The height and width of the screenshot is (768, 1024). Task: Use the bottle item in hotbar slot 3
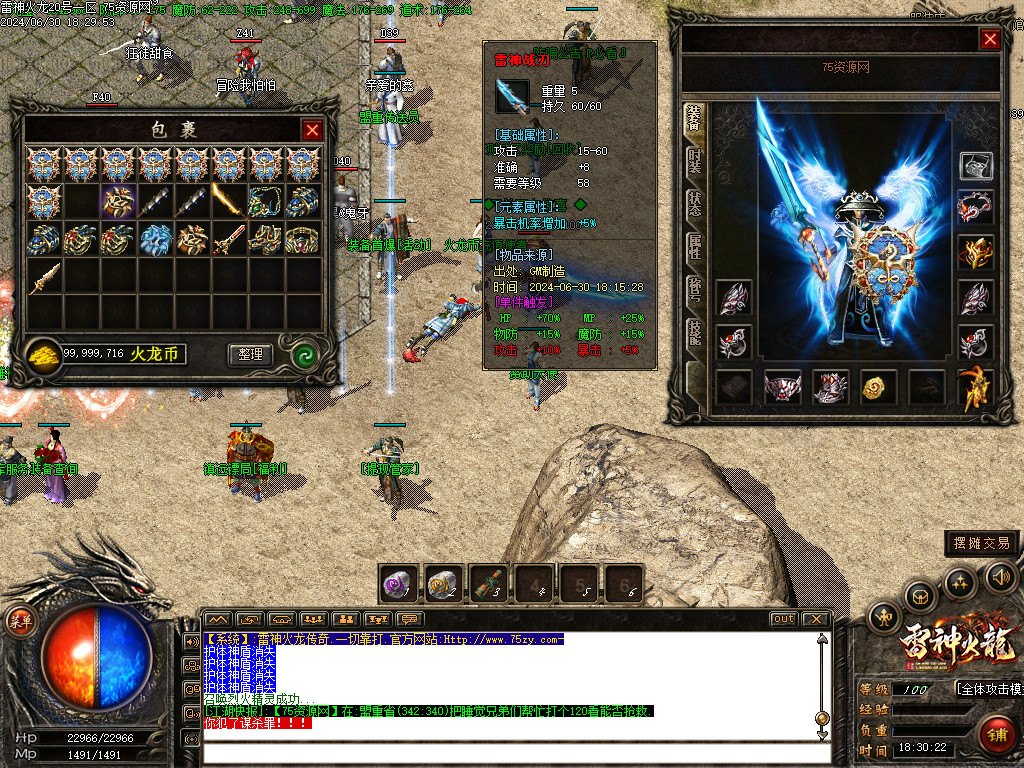pos(488,583)
